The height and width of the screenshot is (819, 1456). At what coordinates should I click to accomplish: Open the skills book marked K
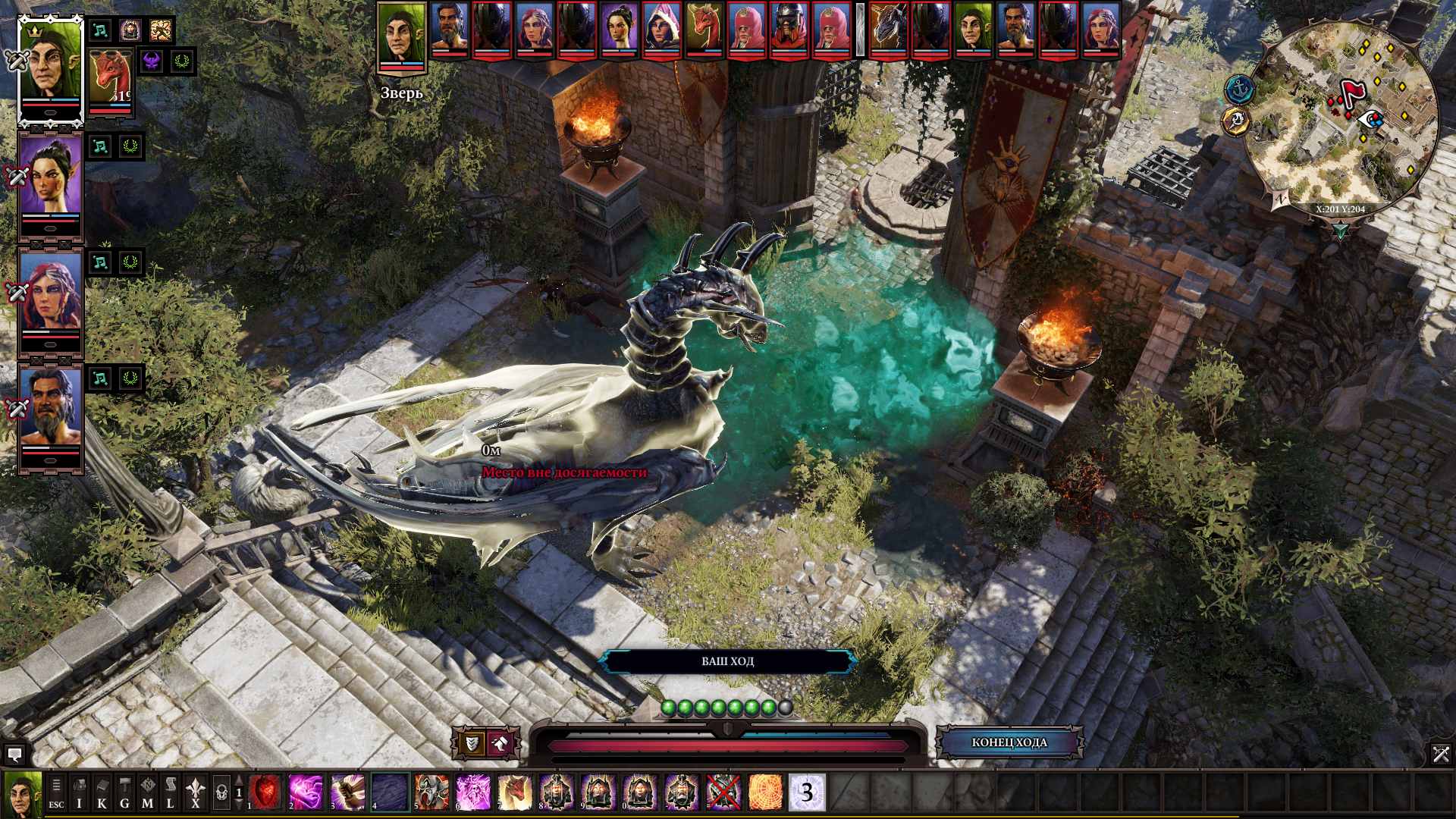(102, 792)
